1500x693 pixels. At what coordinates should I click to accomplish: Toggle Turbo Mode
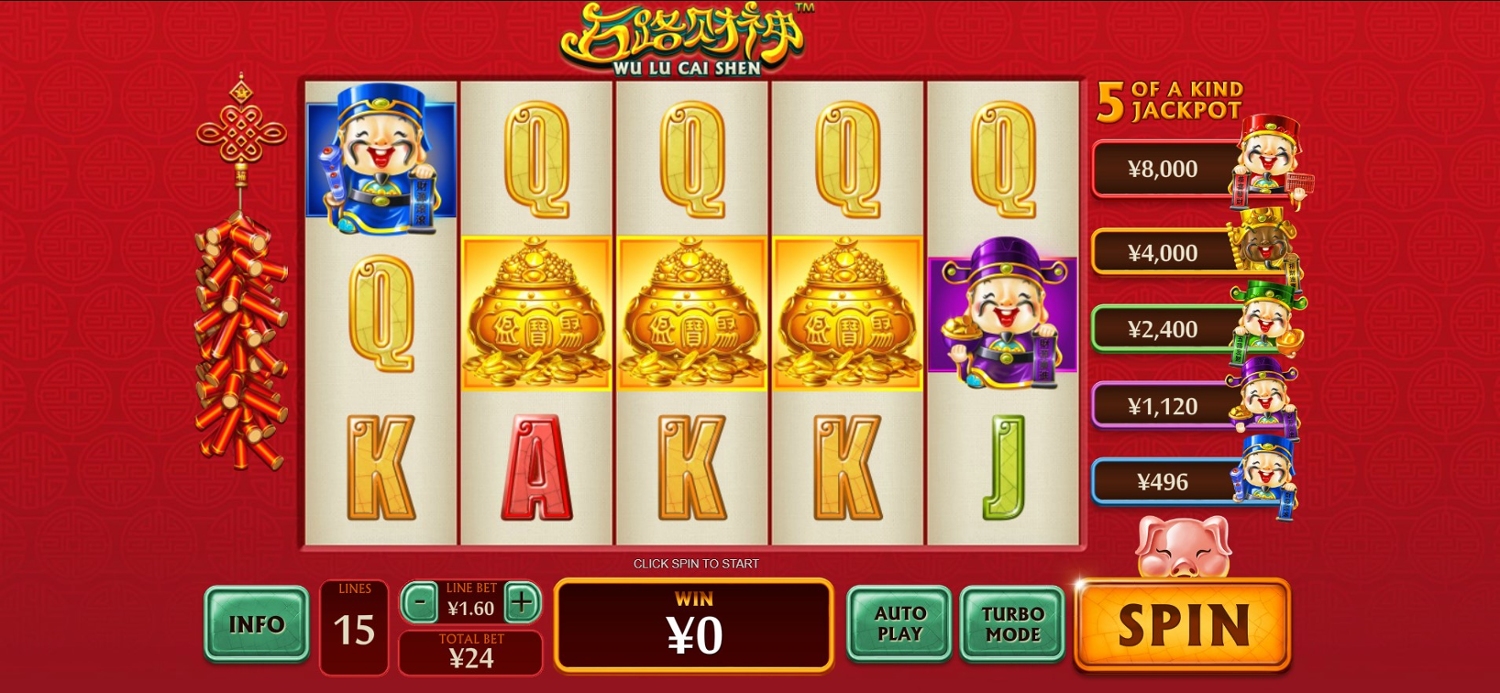pos(1011,623)
